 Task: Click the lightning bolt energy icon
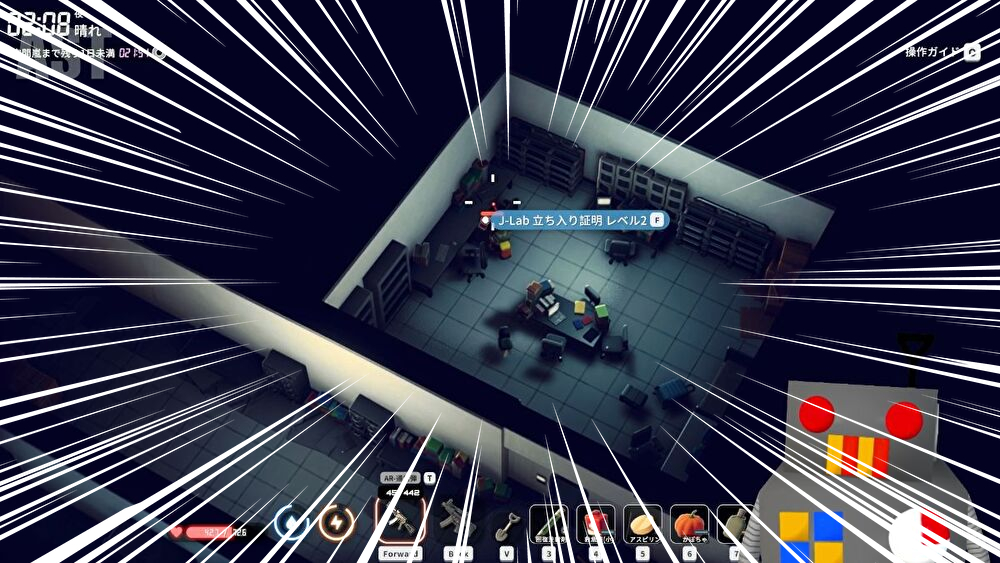pos(336,521)
